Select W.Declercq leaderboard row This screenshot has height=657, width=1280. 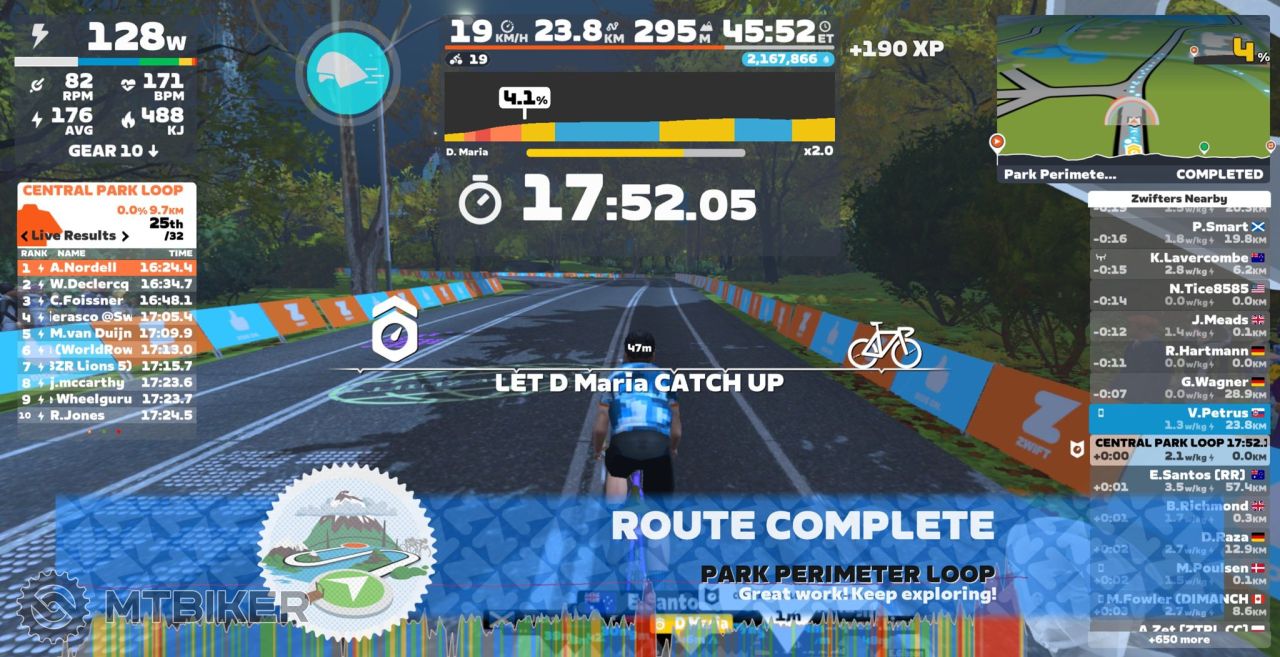(x=107, y=285)
